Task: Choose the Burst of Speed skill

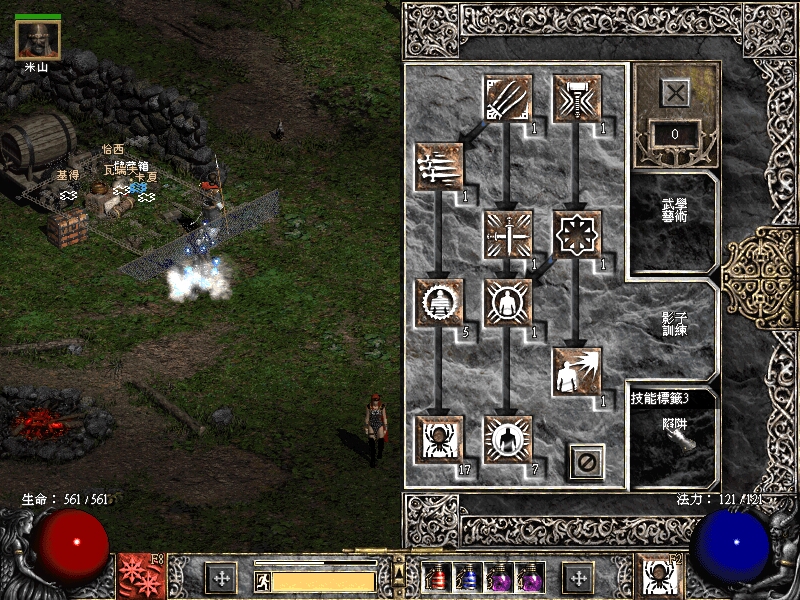Action: click(x=440, y=167)
